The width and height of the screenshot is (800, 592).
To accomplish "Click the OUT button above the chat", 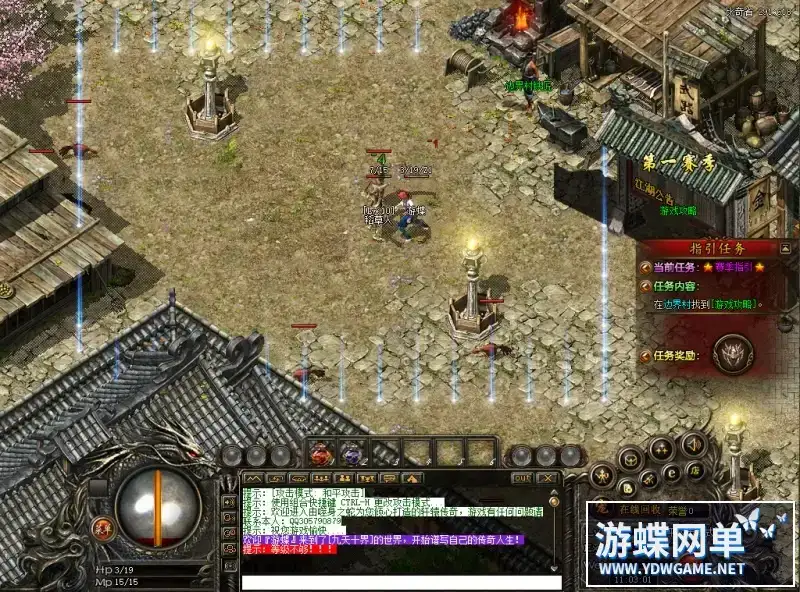I will tap(520, 479).
